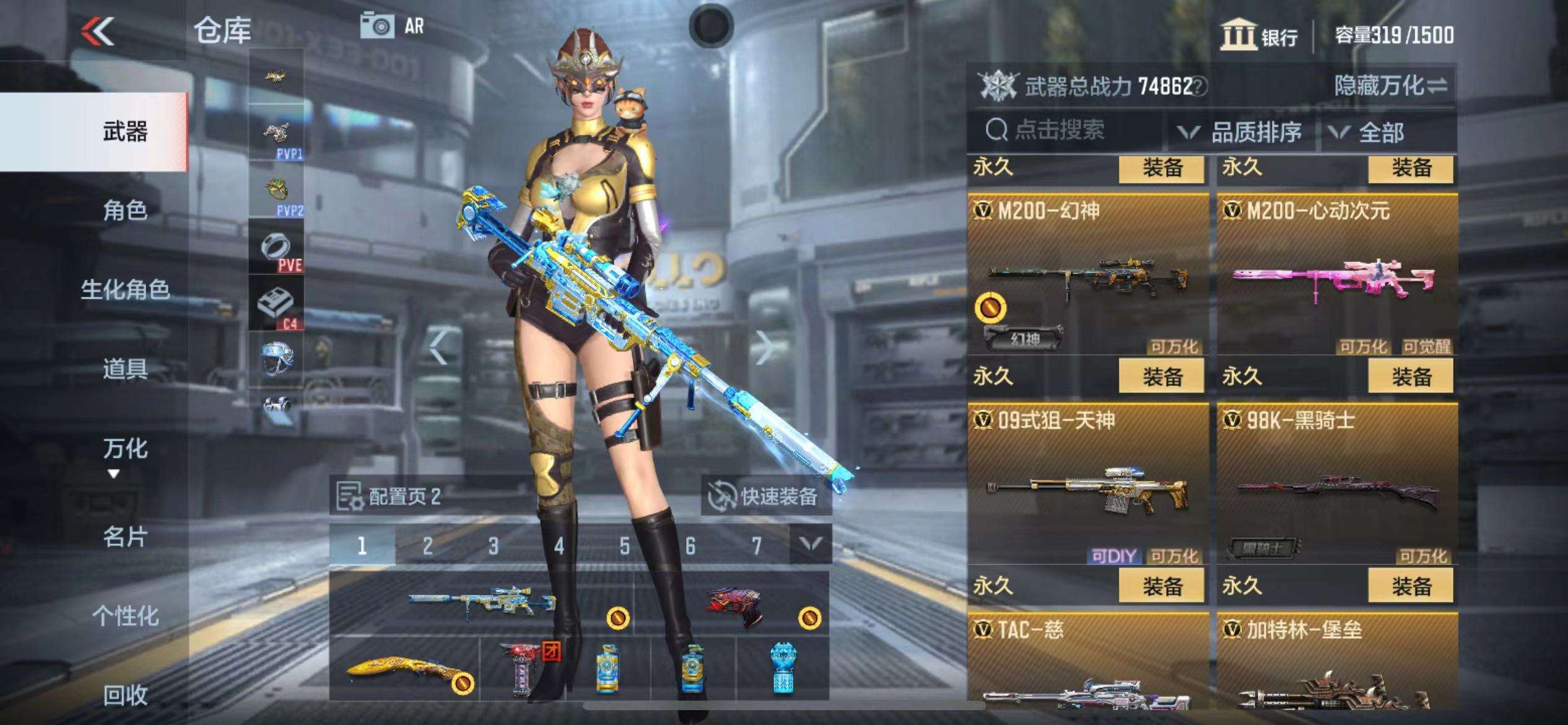Switch to the 角色 category tab
Screen dimensions: 1568x725
click(x=125, y=211)
